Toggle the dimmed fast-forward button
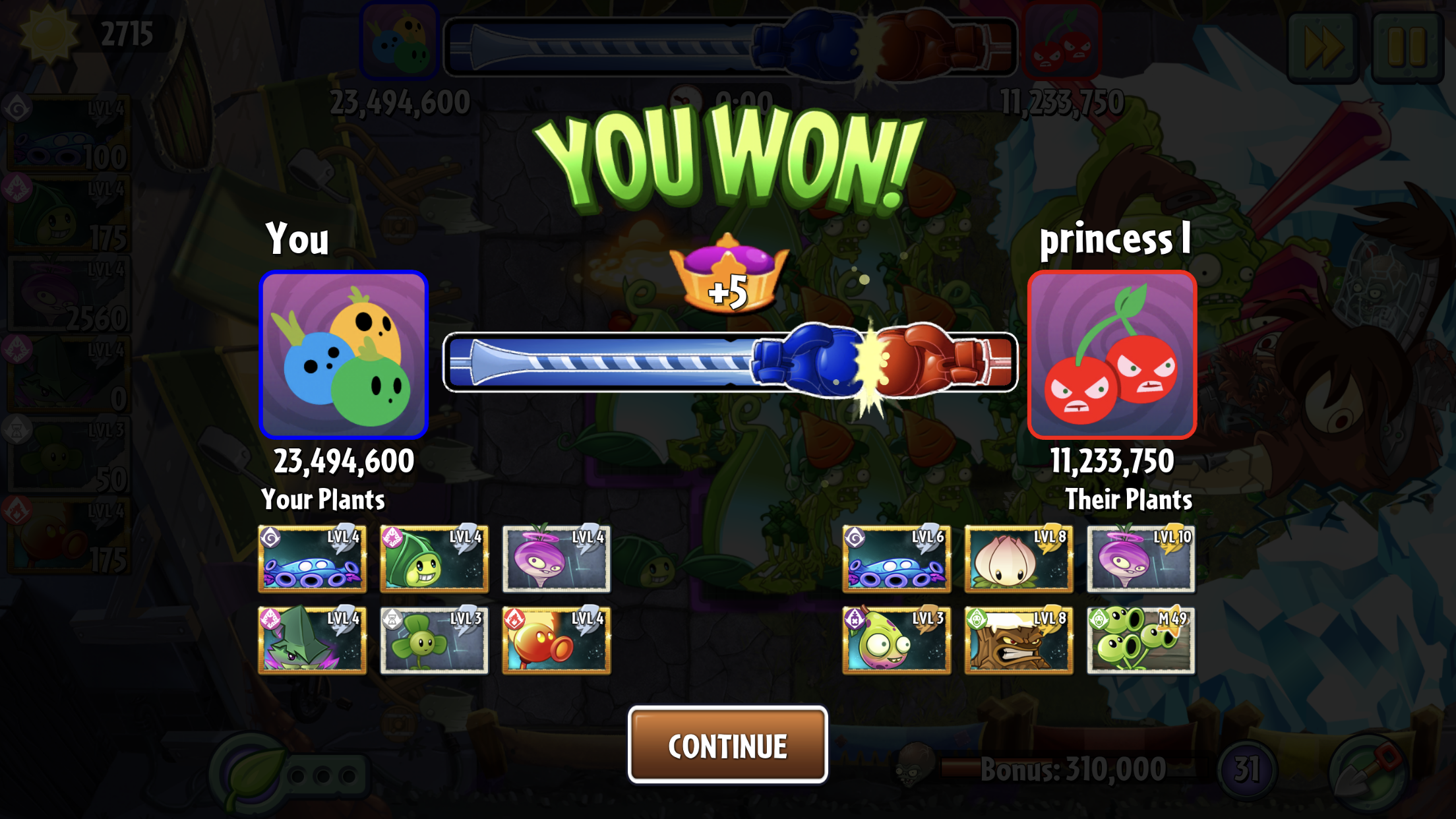1456x819 pixels. (x=1322, y=47)
